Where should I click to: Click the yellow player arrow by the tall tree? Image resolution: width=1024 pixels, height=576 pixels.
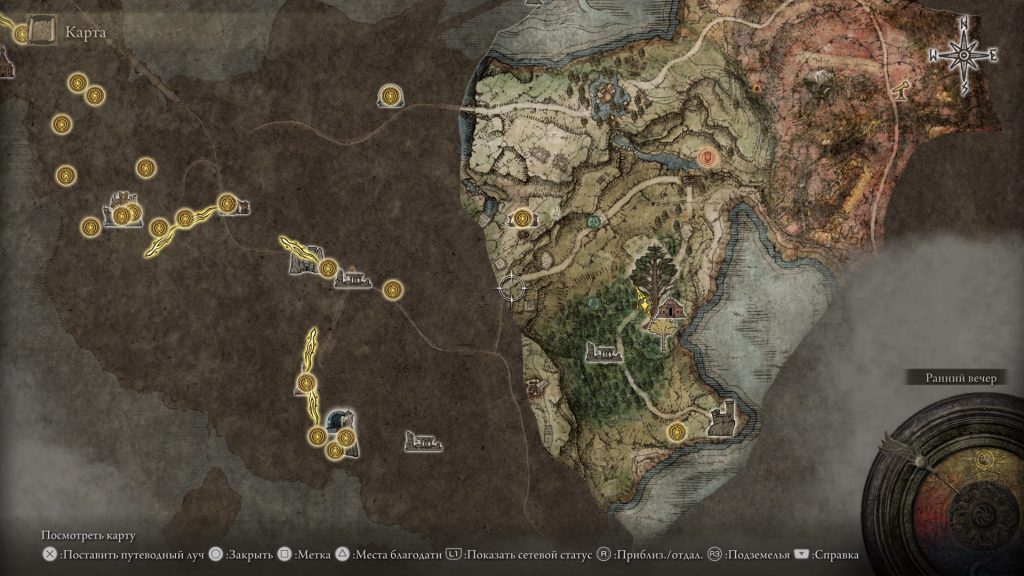tap(645, 298)
